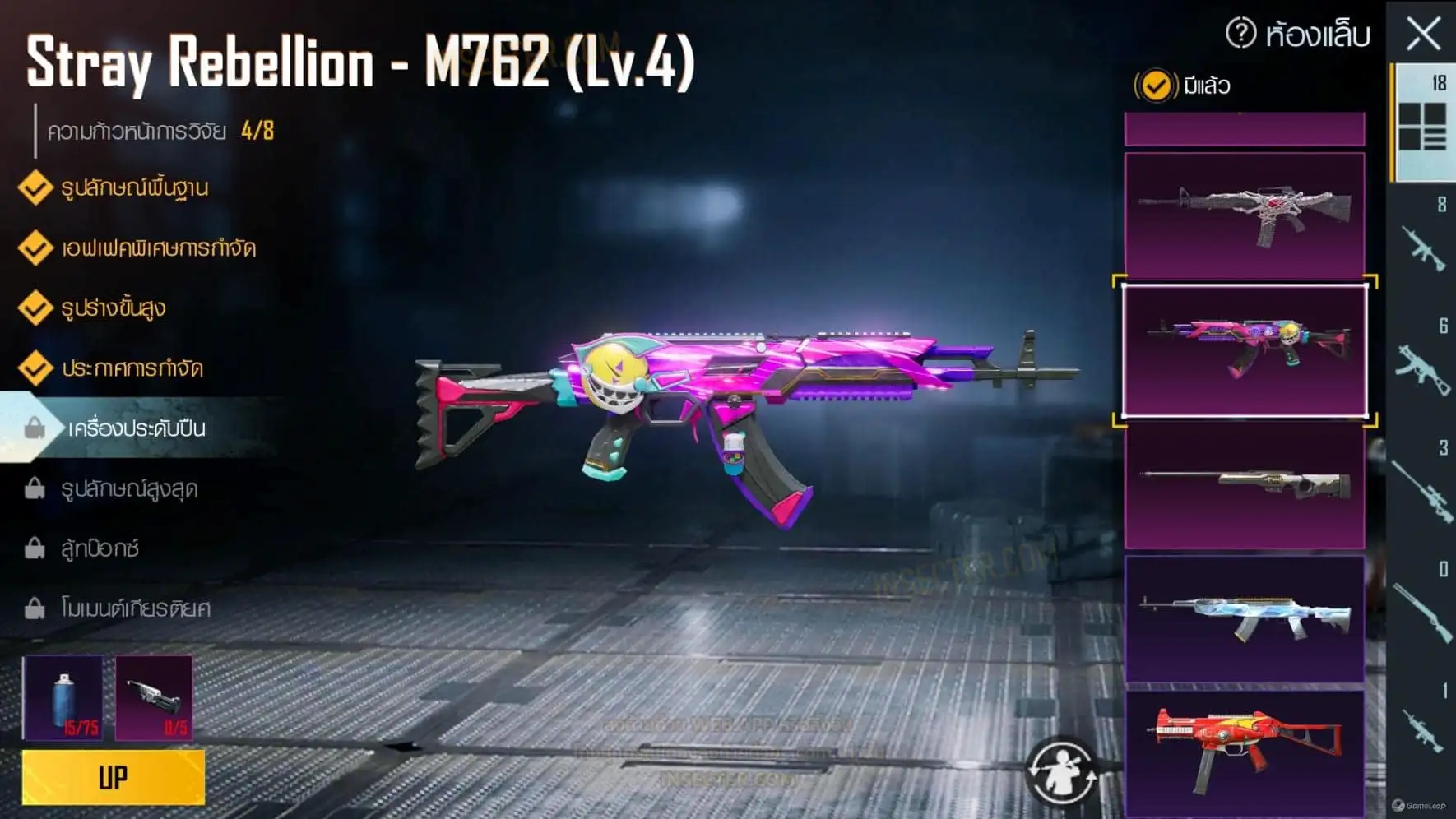Open the ห้องแล็บ help question mark

click(x=1240, y=34)
